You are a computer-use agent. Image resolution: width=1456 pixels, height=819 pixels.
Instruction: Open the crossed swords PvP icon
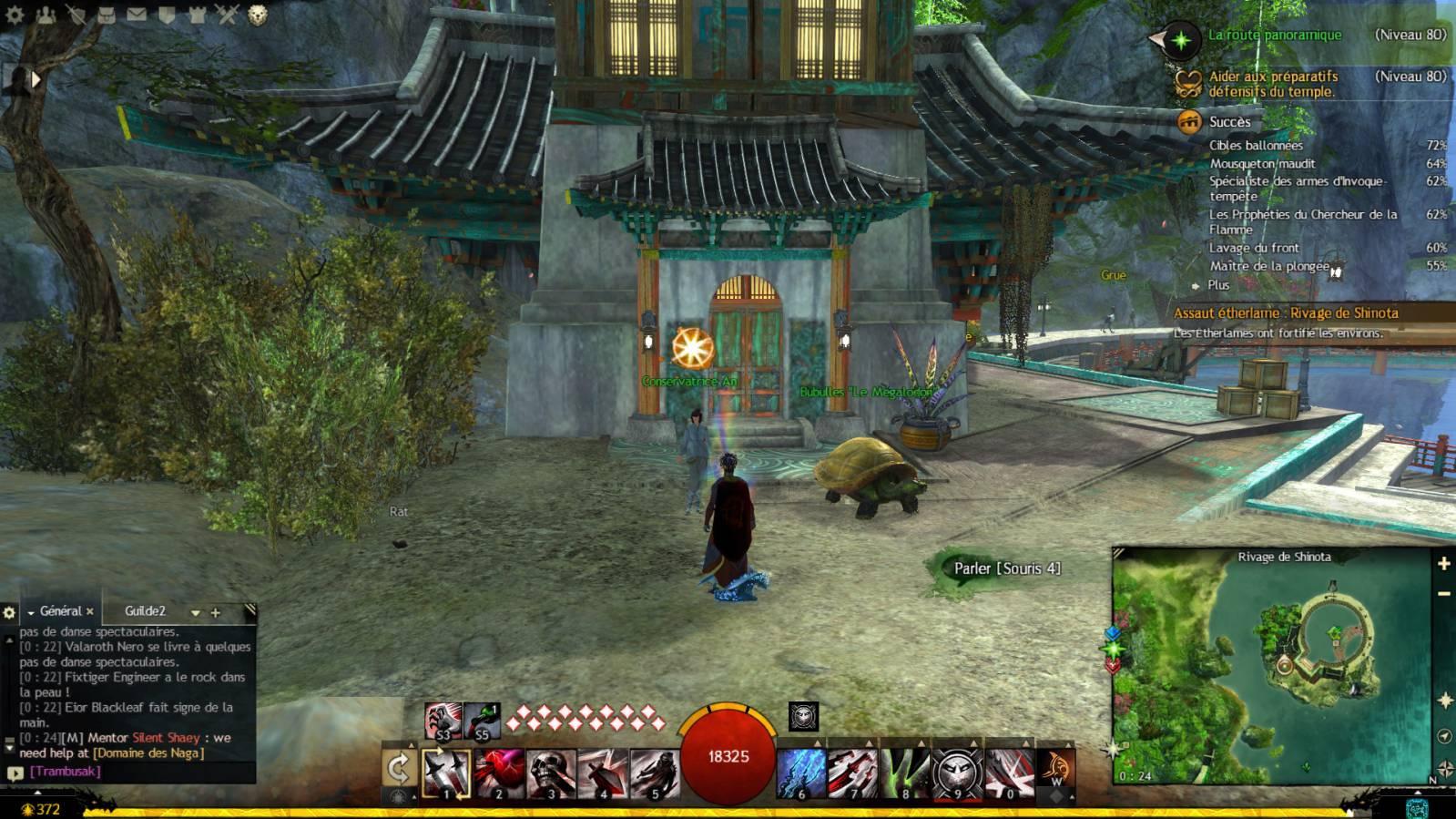click(x=228, y=15)
